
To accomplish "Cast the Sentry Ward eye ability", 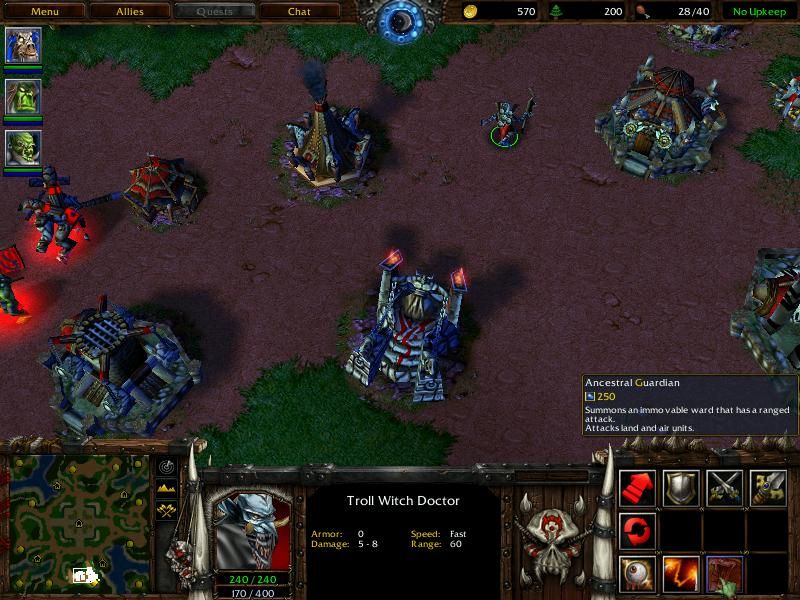I will pyautogui.click(x=638, y=573).
